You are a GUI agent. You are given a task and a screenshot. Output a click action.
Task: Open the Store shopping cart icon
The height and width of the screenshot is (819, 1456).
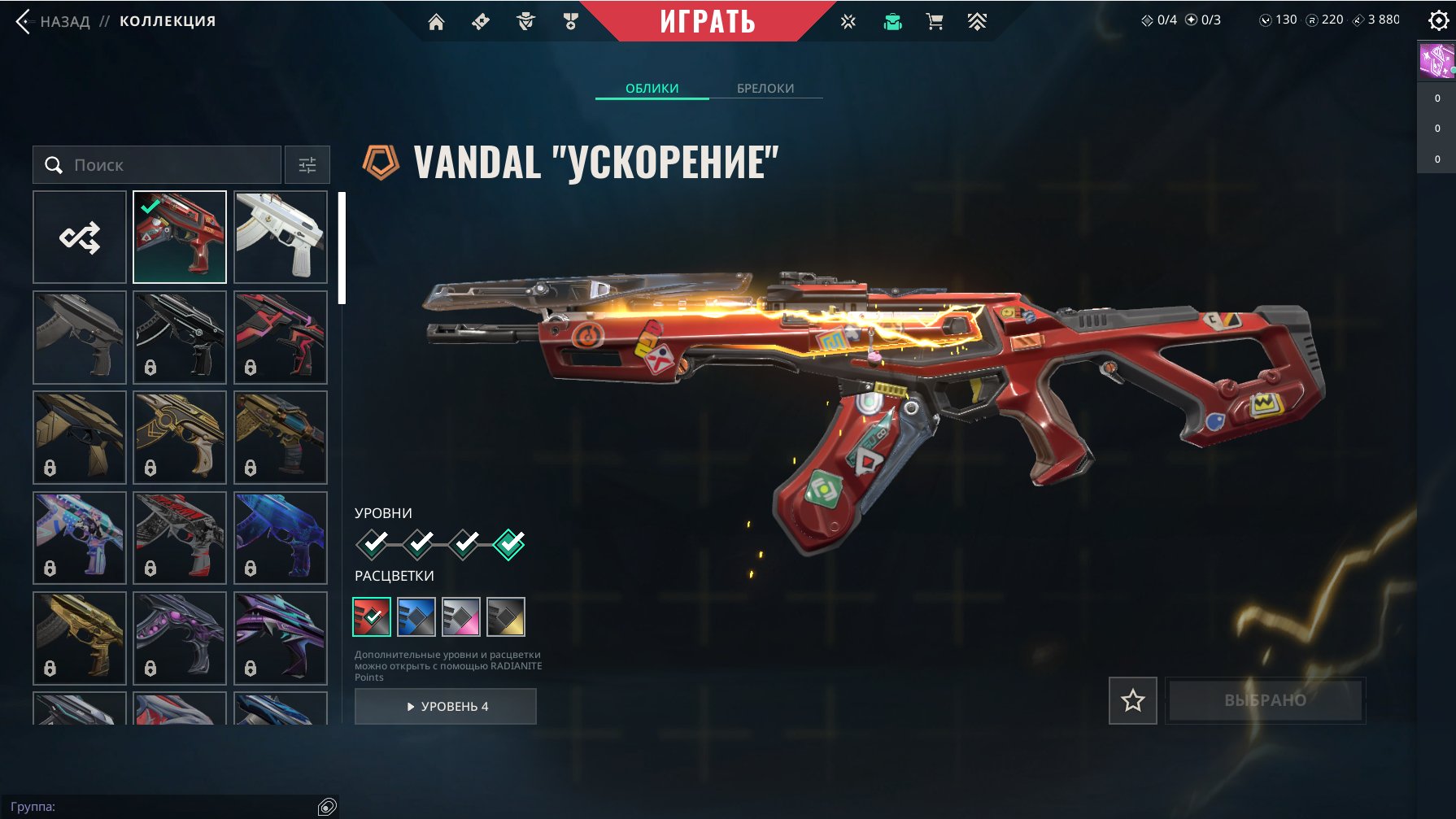(934, 22)
